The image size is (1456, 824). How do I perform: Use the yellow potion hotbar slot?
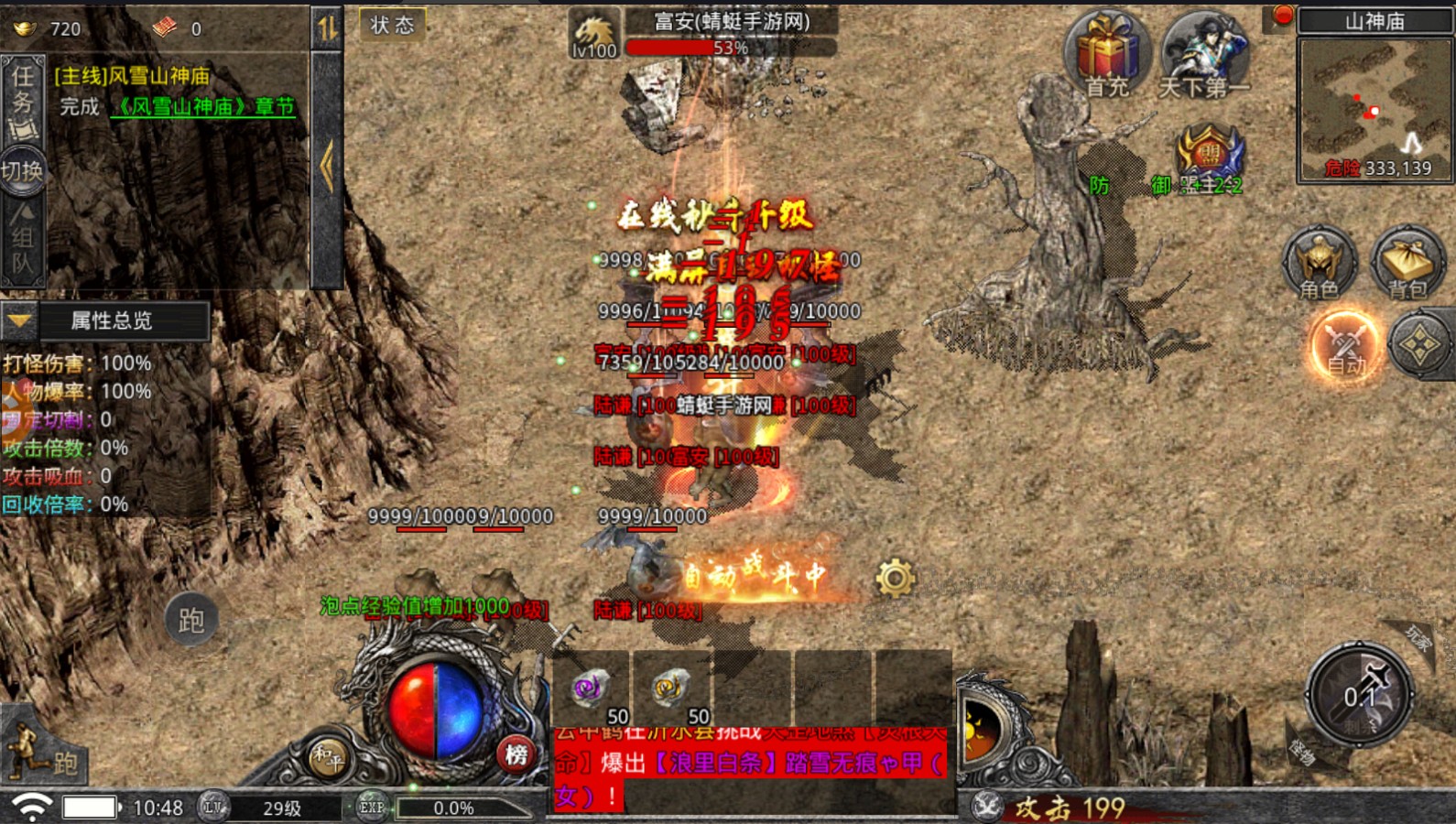670,688
